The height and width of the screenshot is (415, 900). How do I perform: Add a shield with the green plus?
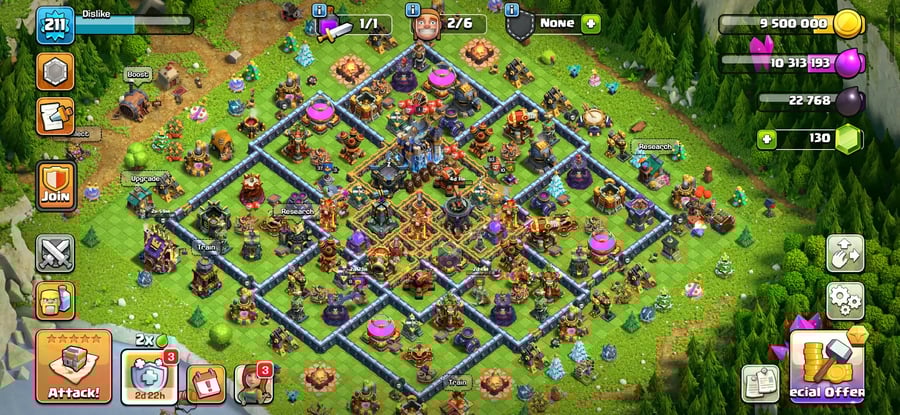tap(591, 23)
